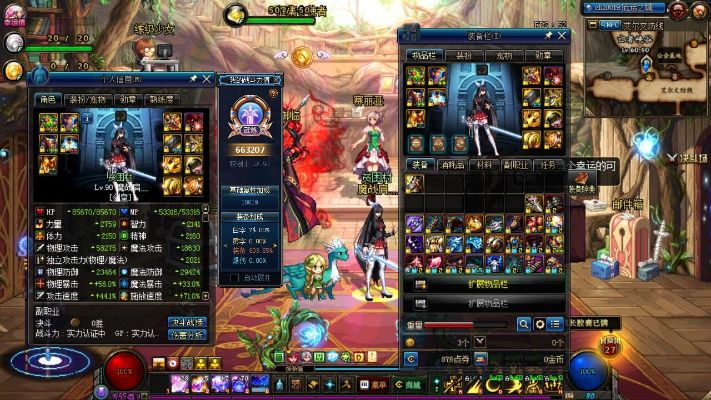The width and height of the screenshot is (711, 400).
Task: Click the 决斗战绩 button
Action: pyautogui.click(x=188, y=322)
